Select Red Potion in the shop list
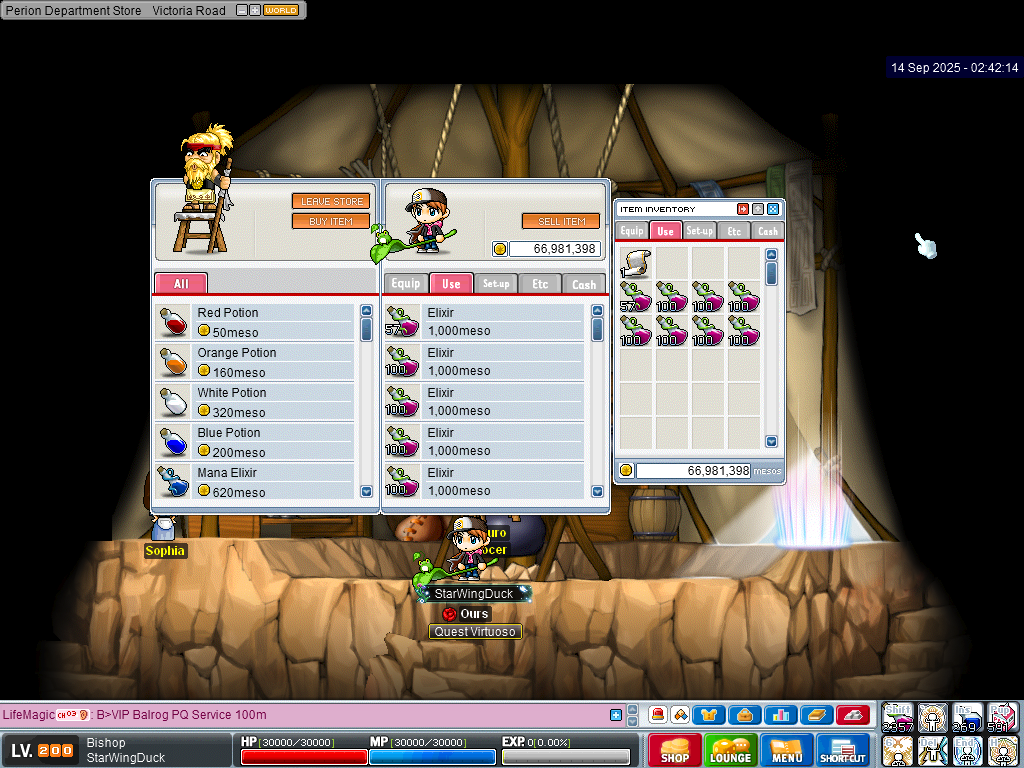This screenshot has height=768, width=1024. pos(256,321)
